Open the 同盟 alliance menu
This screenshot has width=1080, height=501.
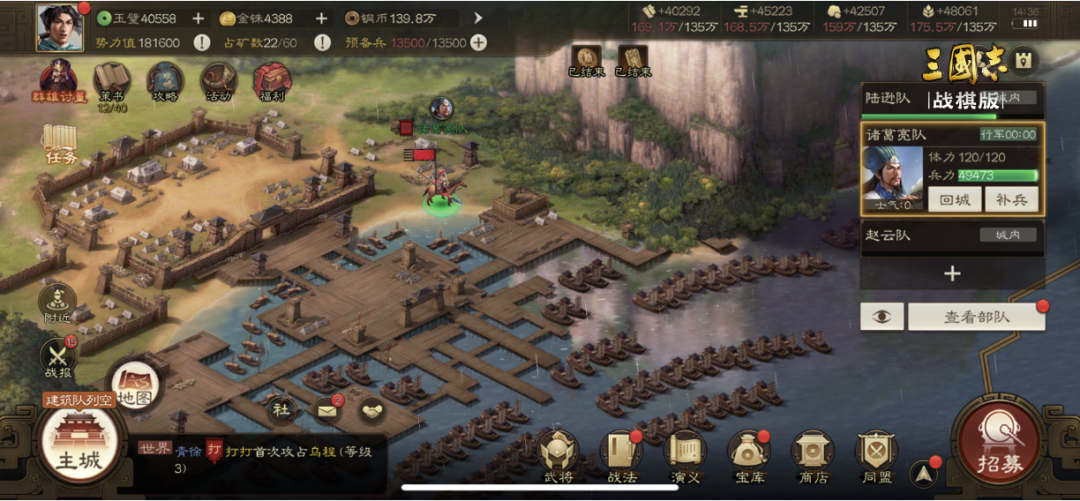click(877, 457)
